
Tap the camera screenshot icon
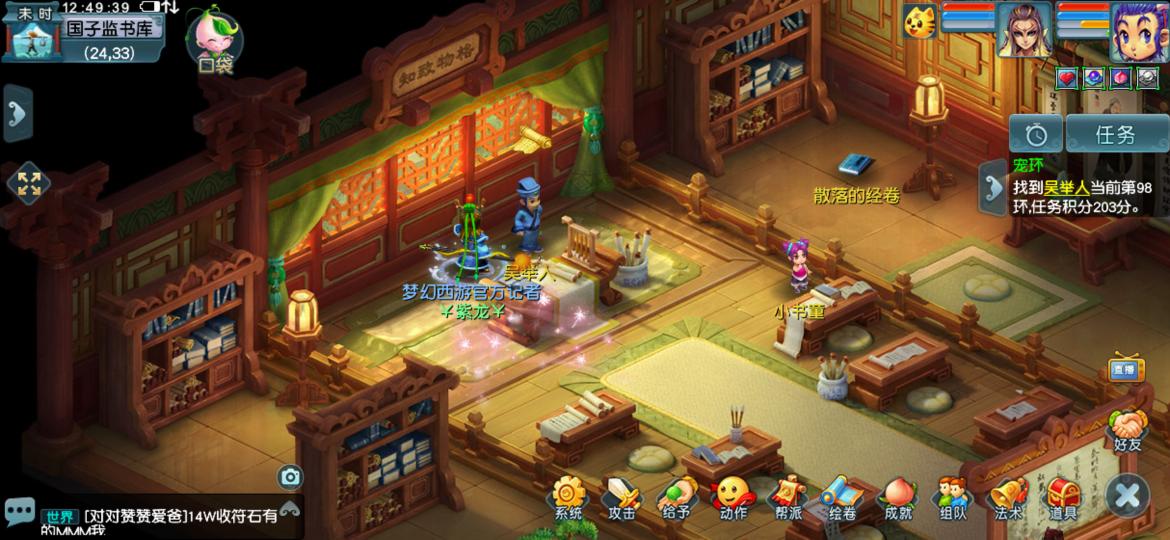click(x=290, y=477)
